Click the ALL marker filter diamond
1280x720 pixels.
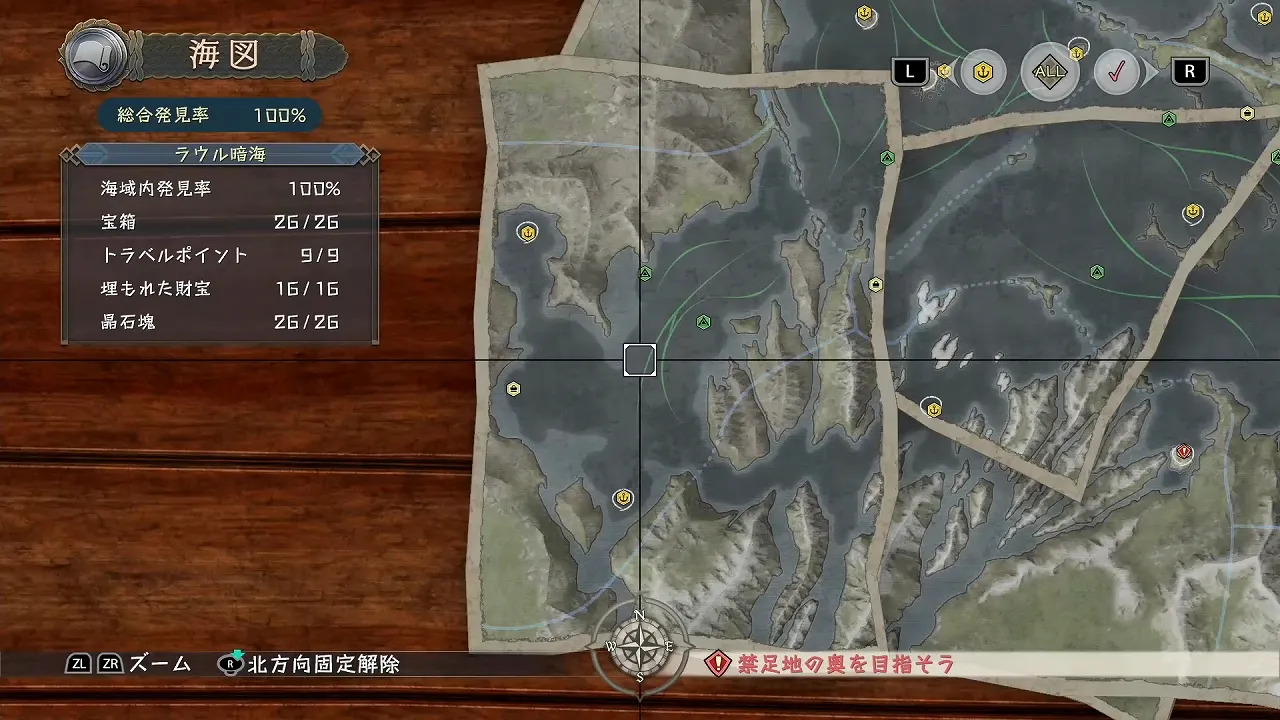pos(1049,72)
